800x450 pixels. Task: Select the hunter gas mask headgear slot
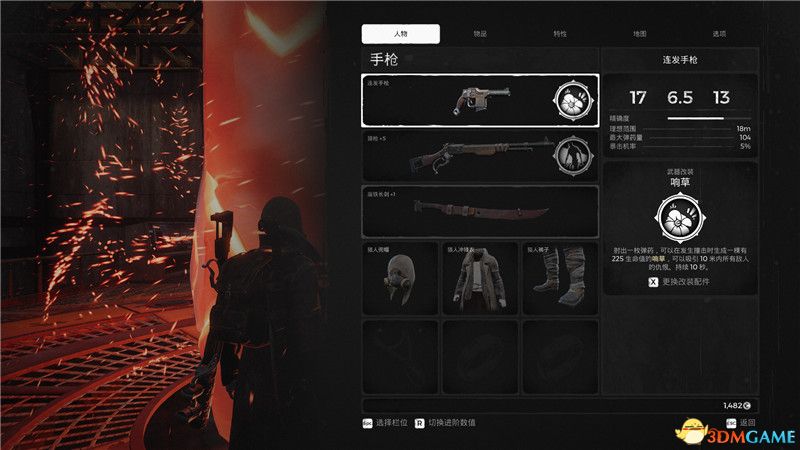click(x=400, y=279)
